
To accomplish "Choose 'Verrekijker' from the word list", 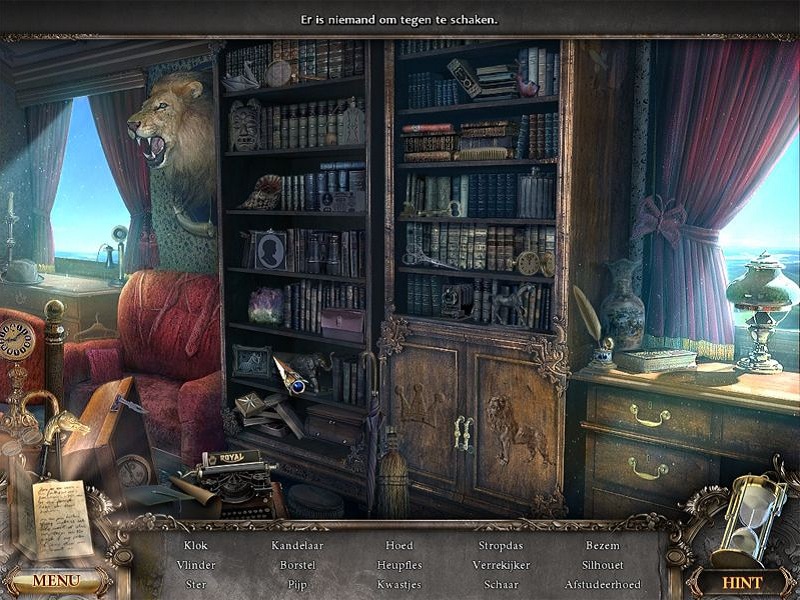I will point(501,565).
